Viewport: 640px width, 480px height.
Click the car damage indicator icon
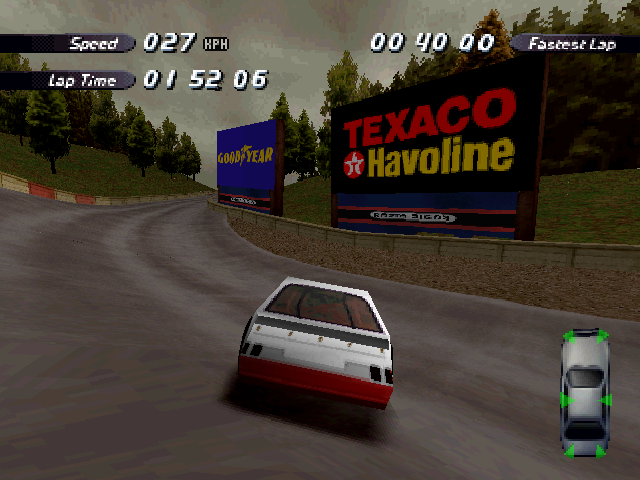click(585, 392)
